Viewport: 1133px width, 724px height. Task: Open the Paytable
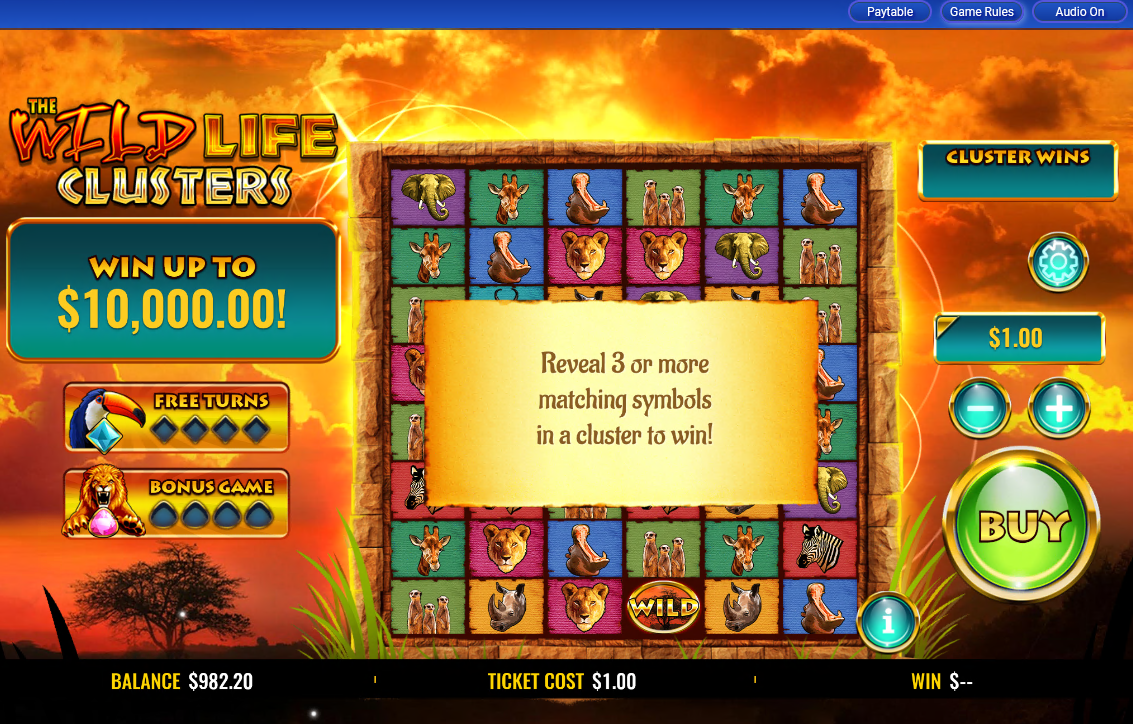[x=890, y=12]
